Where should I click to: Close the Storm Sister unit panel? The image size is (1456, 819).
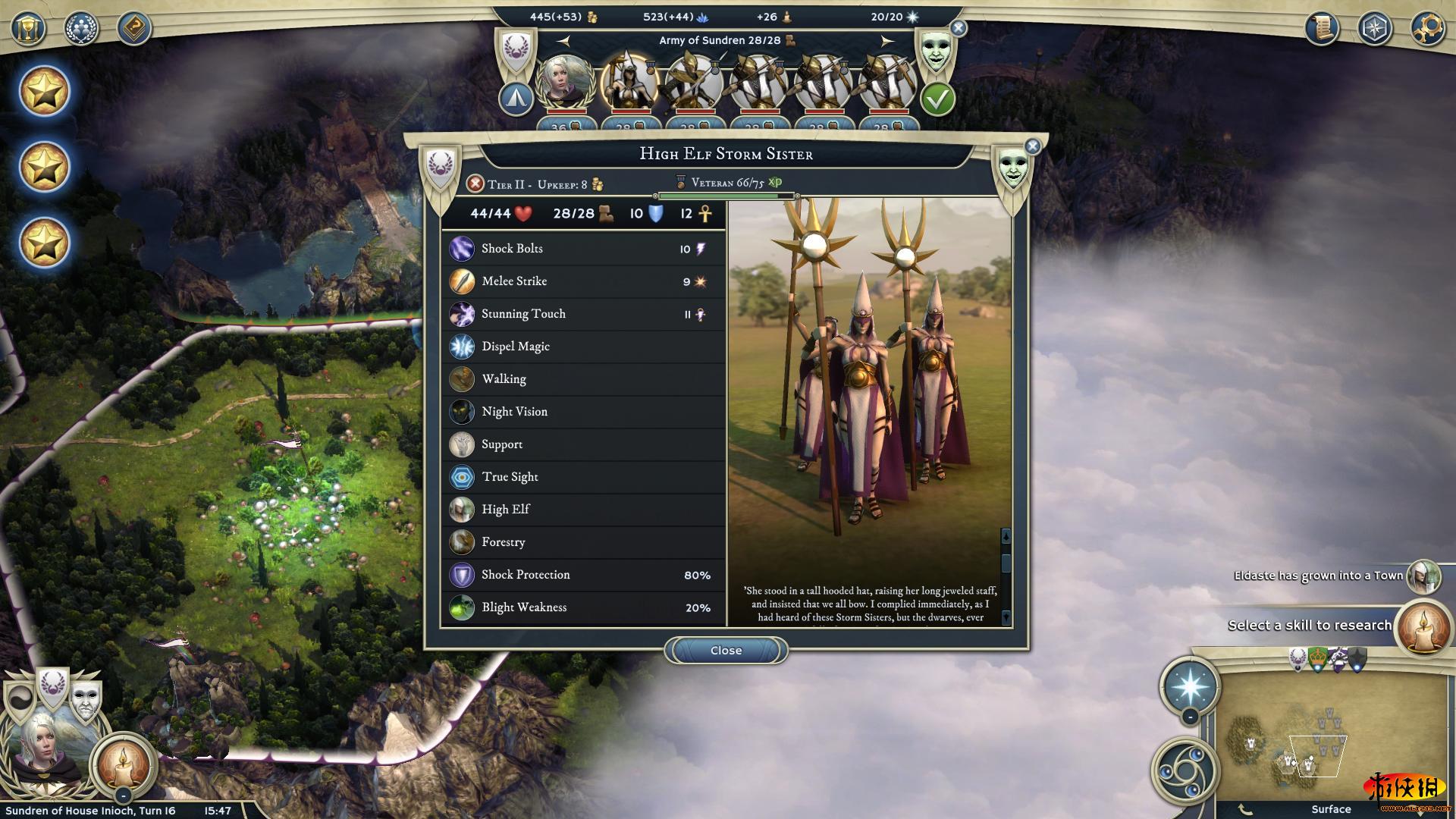(x=726, y=651)
